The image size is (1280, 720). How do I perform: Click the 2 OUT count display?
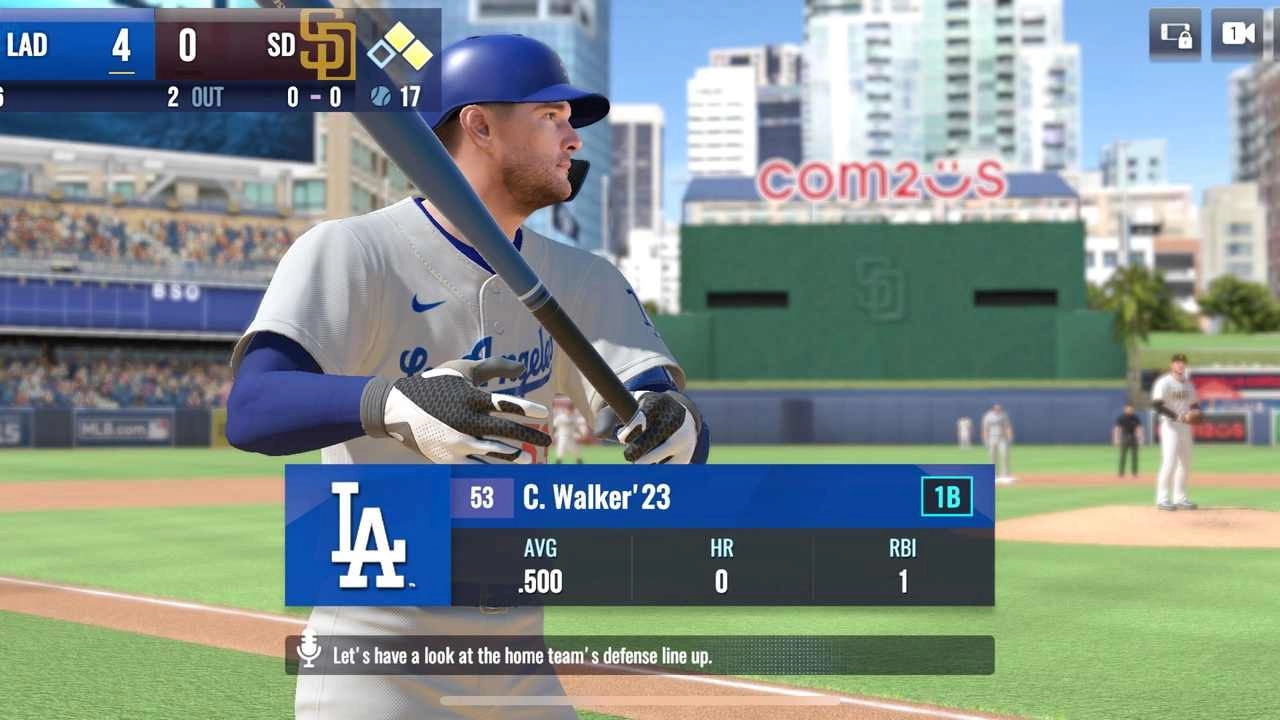click(x=196, y=98)
